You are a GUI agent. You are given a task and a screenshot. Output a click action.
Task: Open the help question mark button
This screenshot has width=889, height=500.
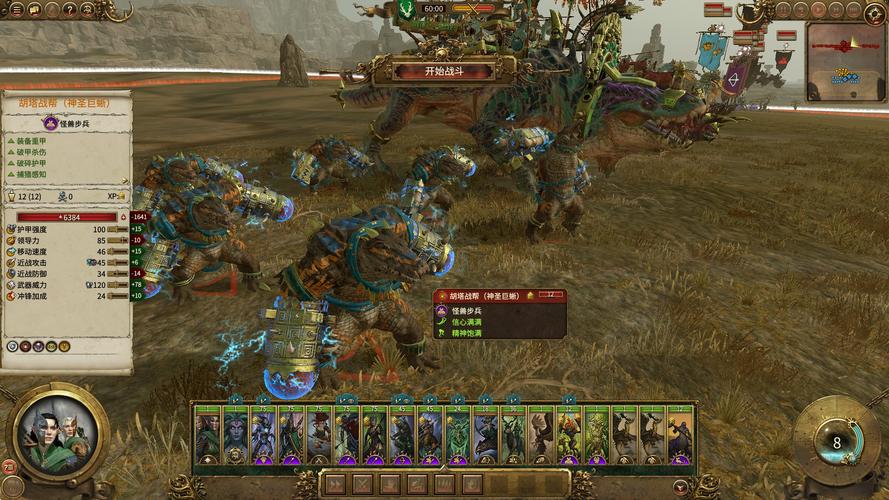pyautogui.click(x=70, y=9)
